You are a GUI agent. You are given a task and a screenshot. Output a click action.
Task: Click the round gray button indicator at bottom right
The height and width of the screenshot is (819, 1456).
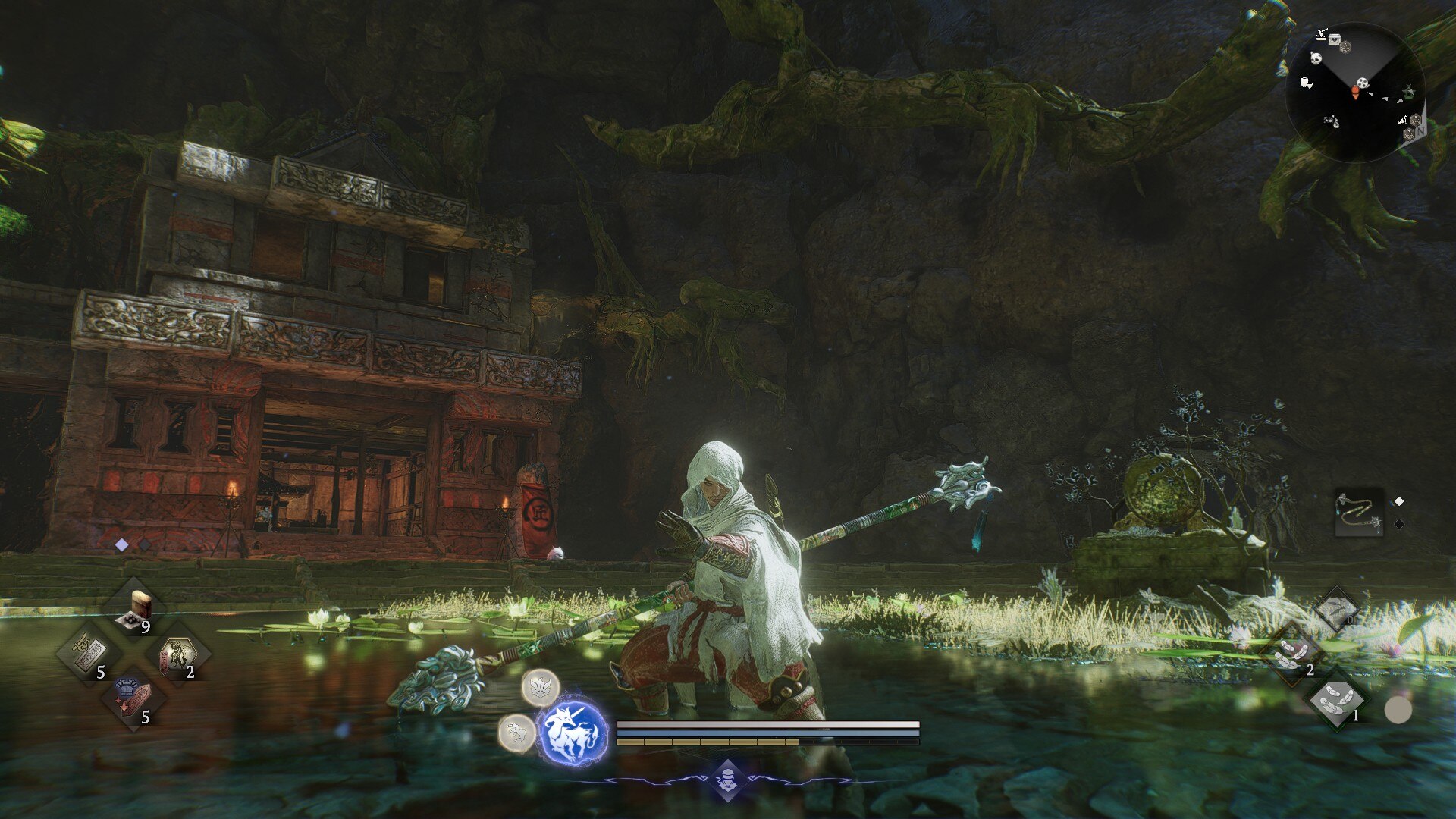coord(1398,710)
